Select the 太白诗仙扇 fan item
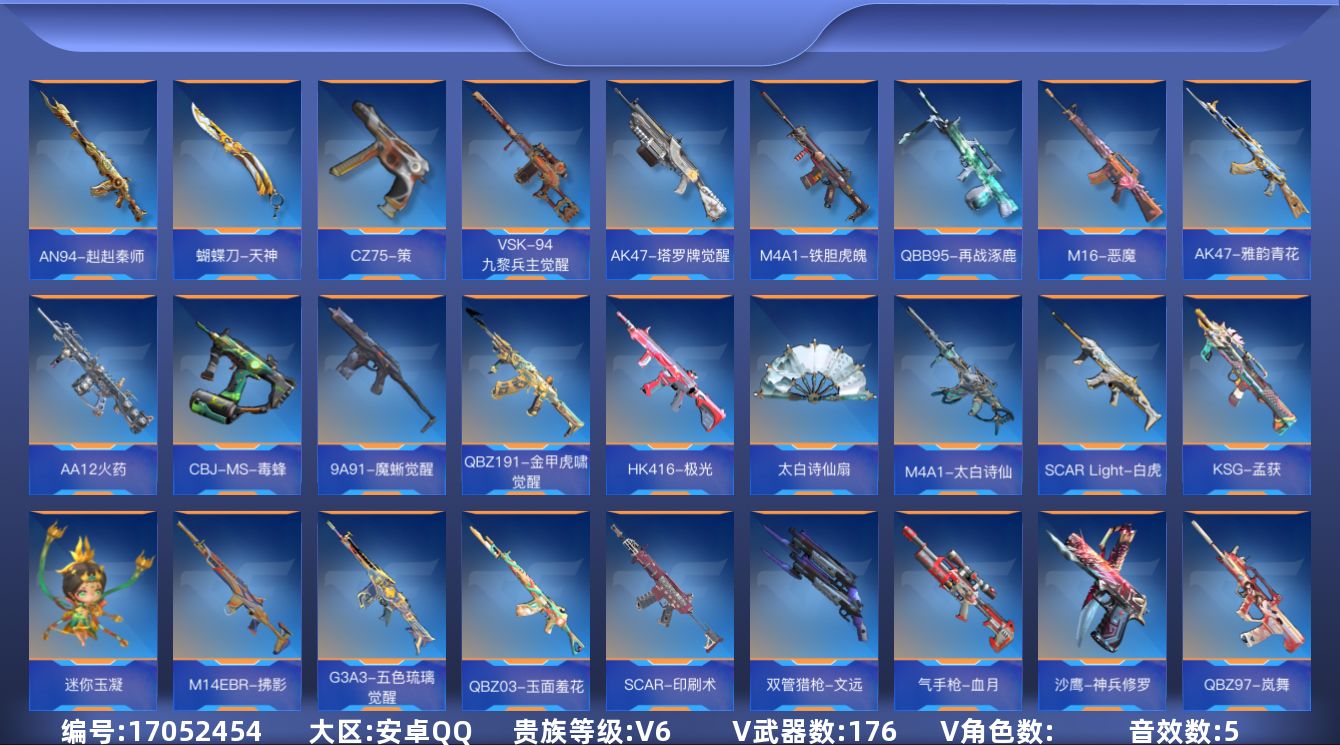The height and width of the screenshot is (745, 1340). (x=814, y=390)
